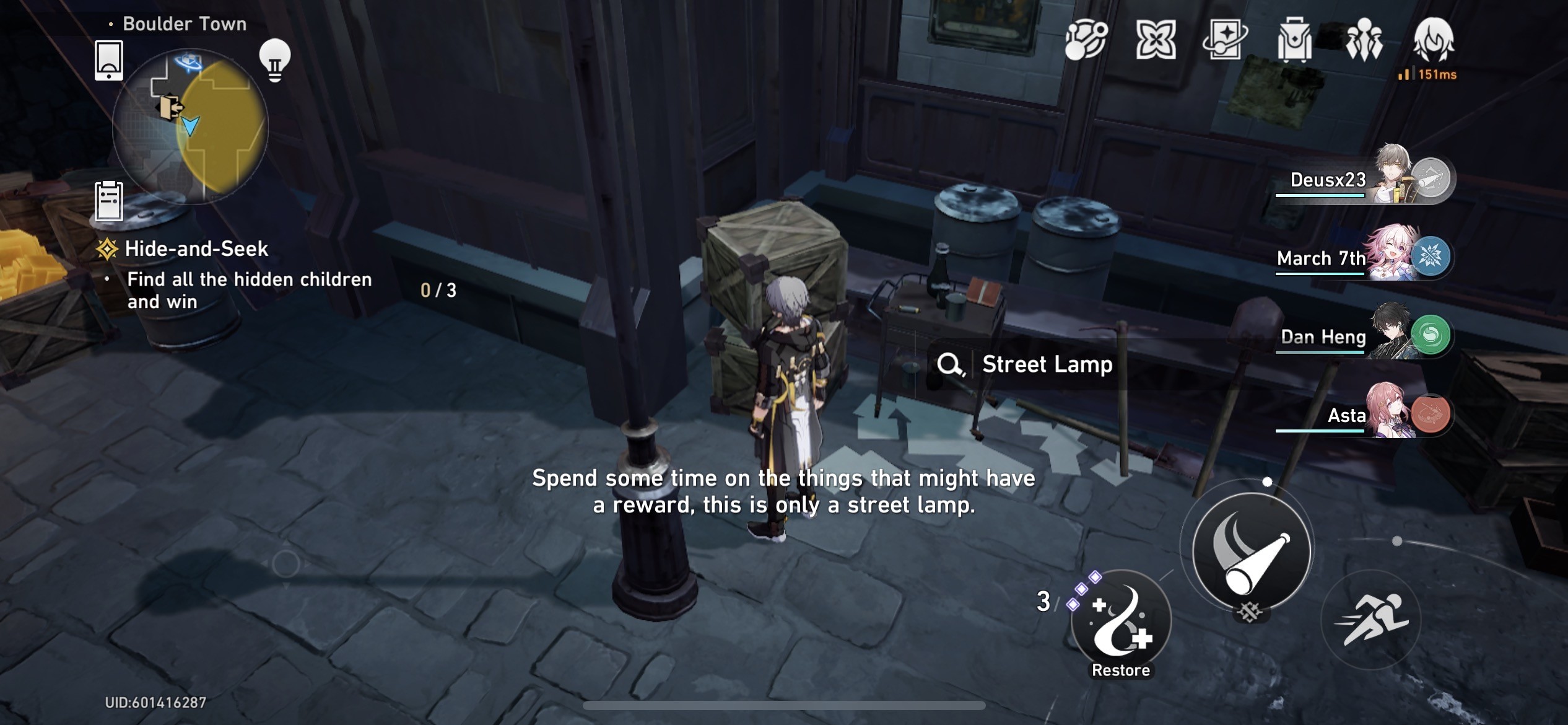Select the Hide-and-Seek quest tracker
Viewport: 1568px width, 725px height.
coord(196,249)
